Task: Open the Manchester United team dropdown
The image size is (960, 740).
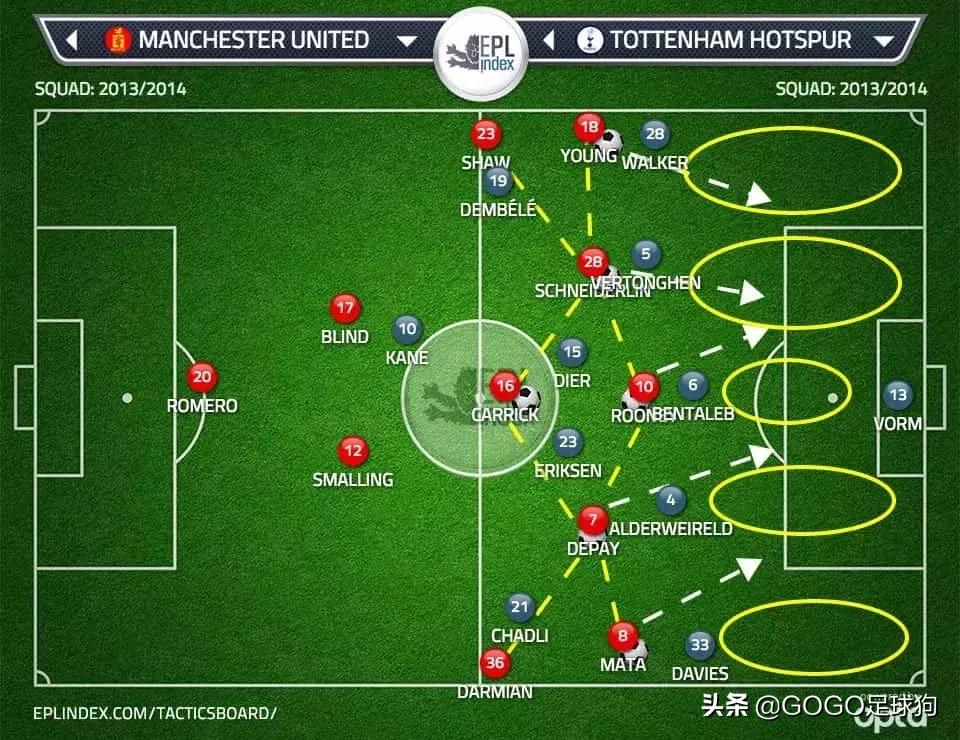Action: (406, 41)
